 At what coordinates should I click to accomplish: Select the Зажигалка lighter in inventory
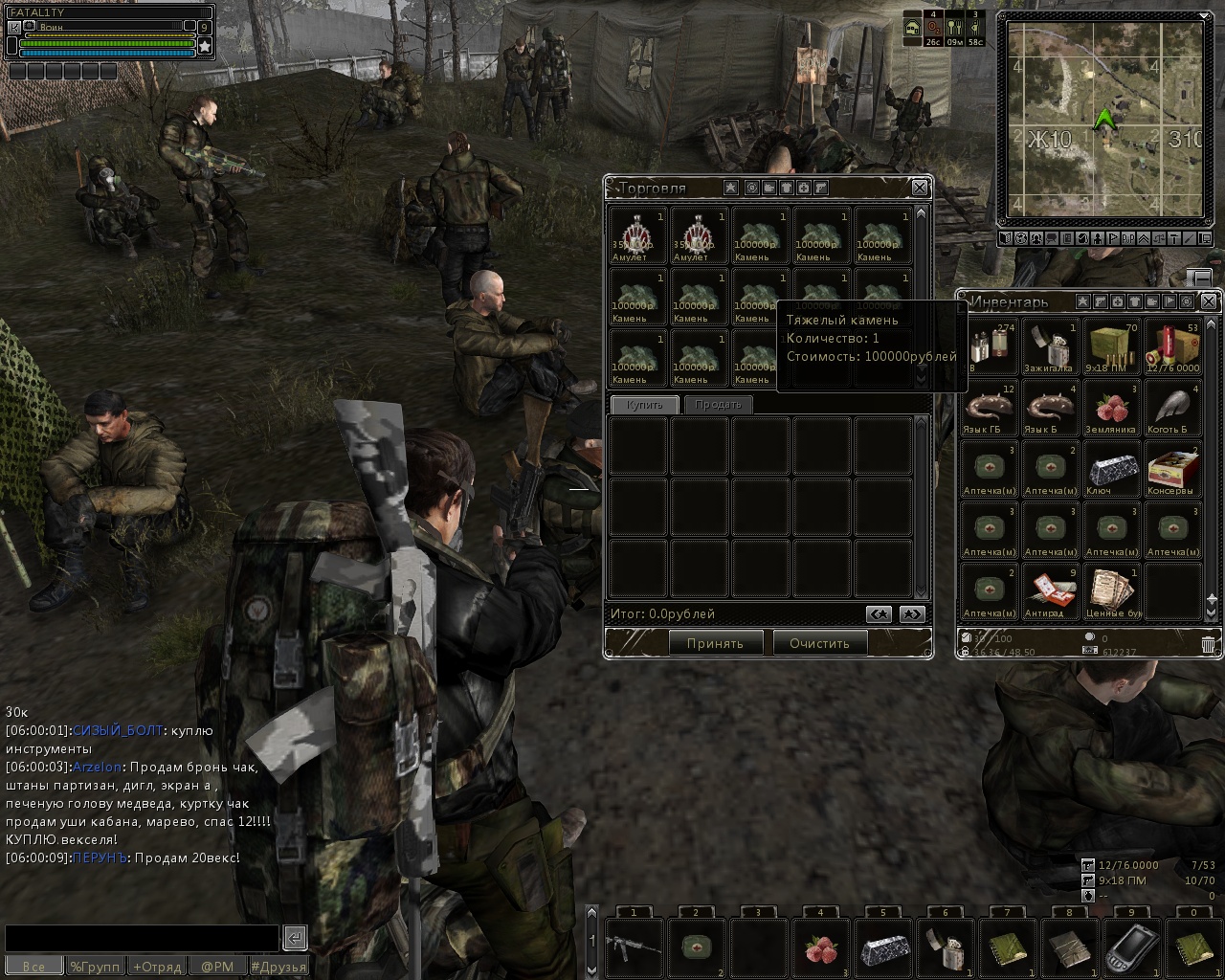1050,346
